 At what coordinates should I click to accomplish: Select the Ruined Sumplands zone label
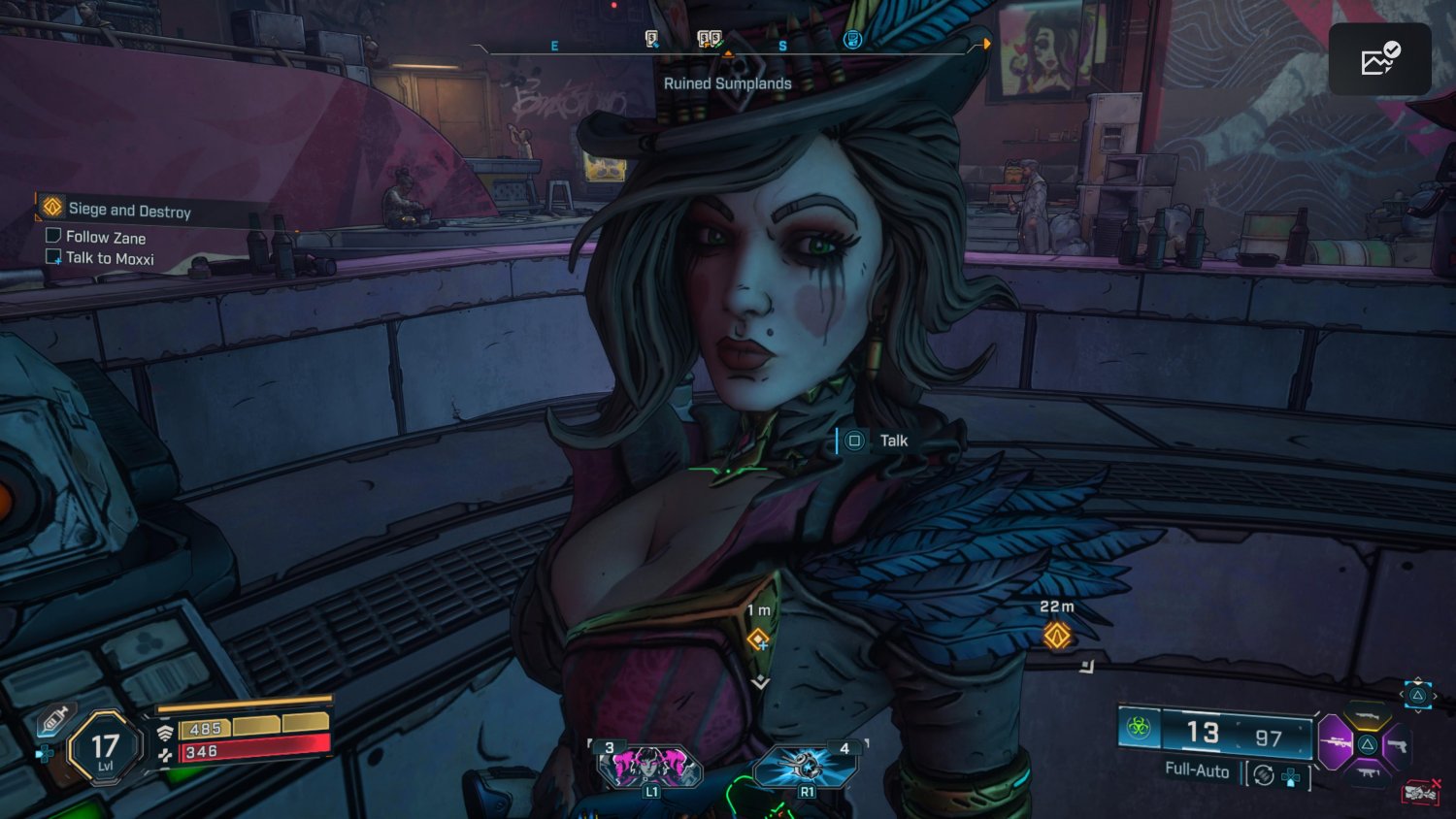coord(726,83)
